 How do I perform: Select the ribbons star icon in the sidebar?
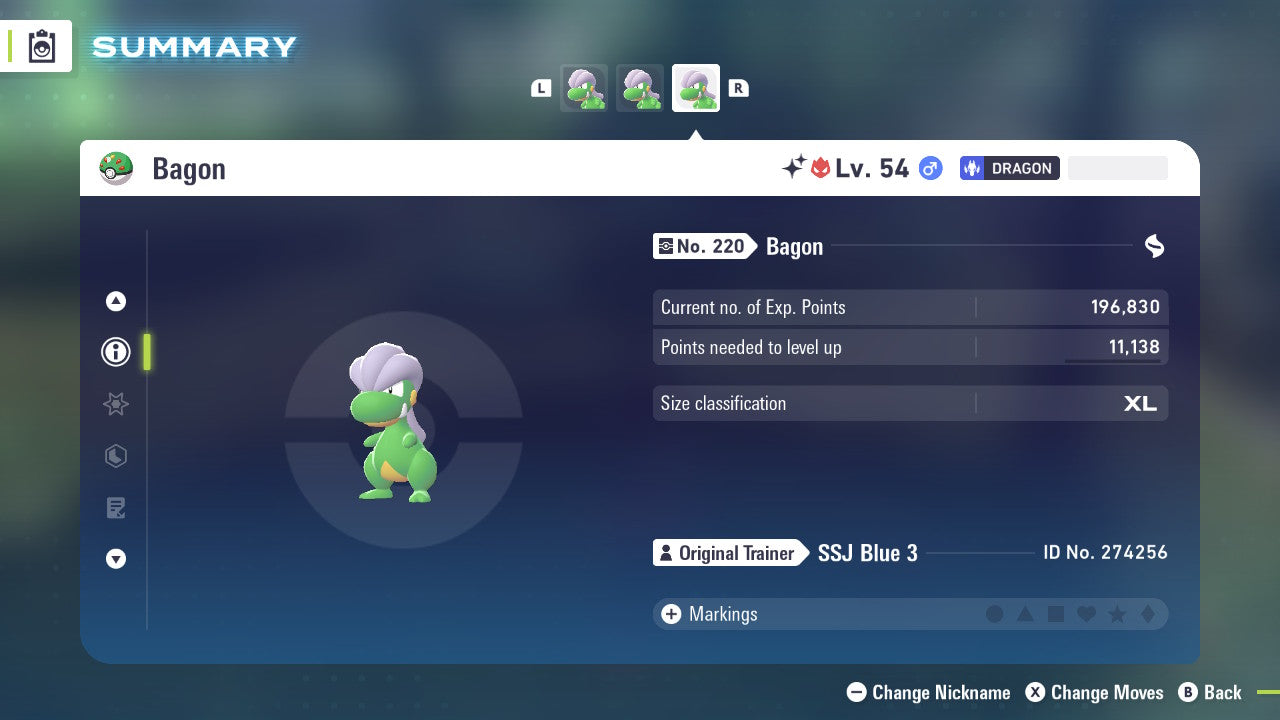pyautogui.click(x=115, y=404)
